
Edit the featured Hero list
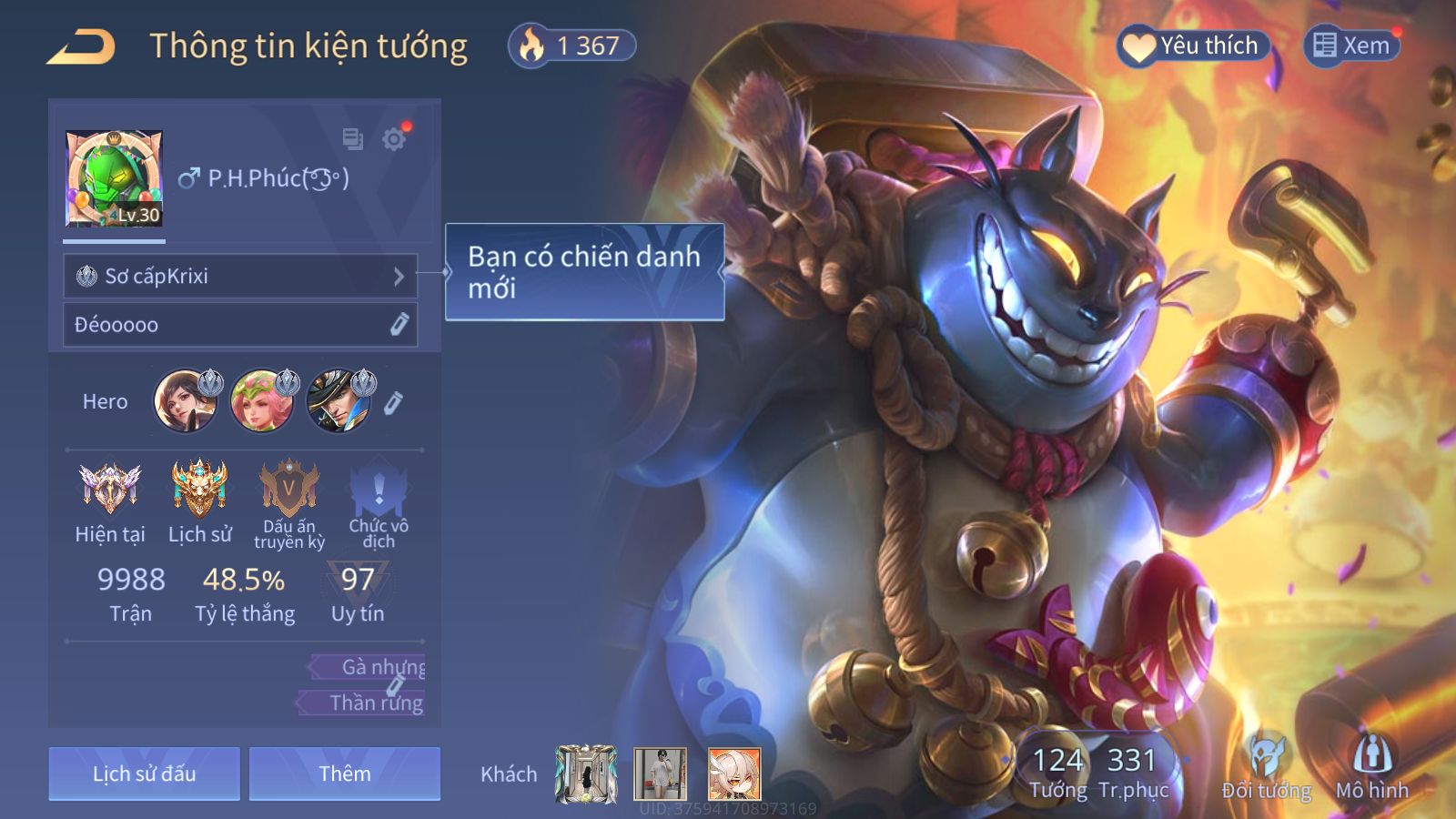pos(393,402)
